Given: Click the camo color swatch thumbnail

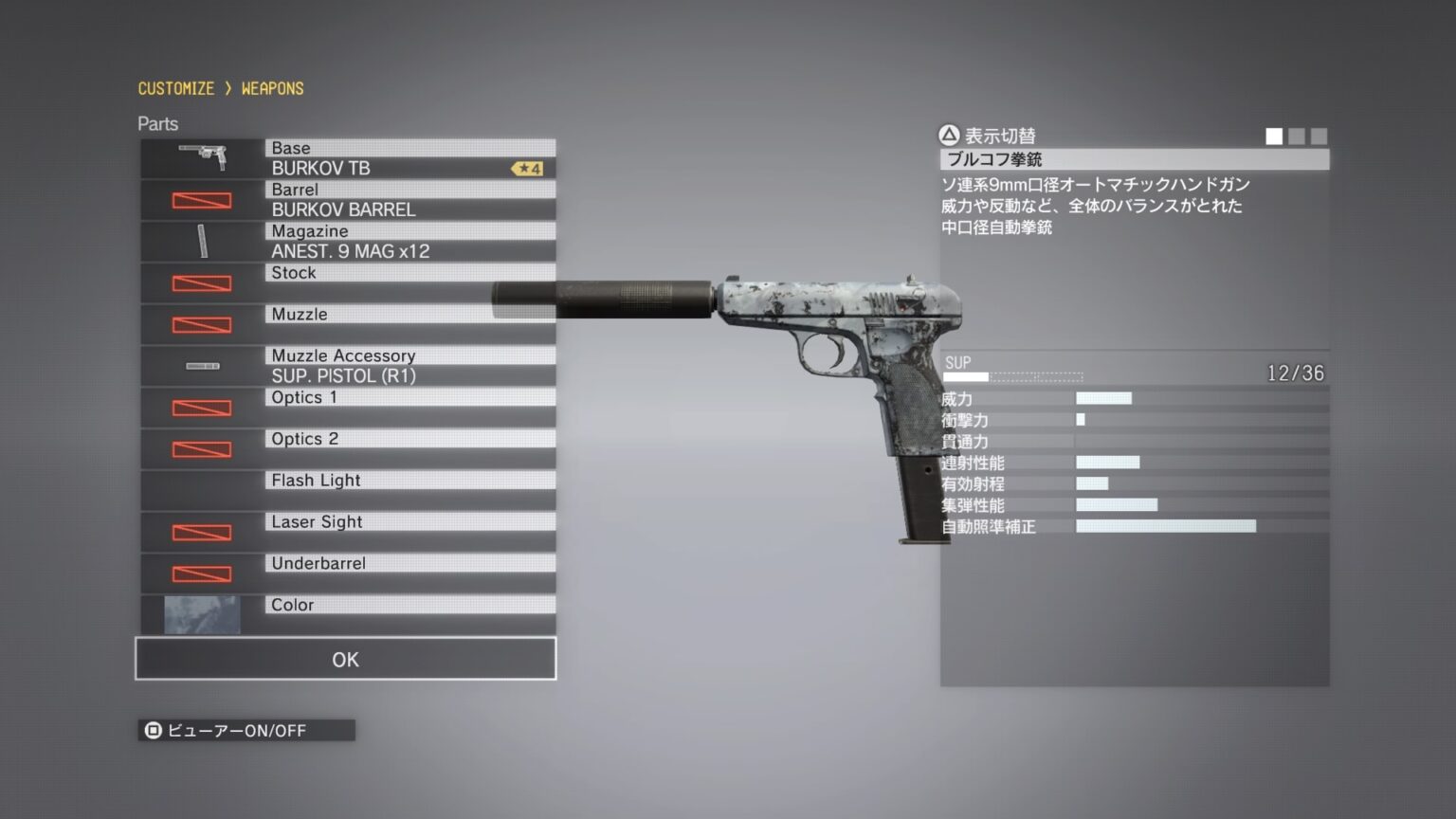Looking at the screenshot, I should tap(202, 615).
